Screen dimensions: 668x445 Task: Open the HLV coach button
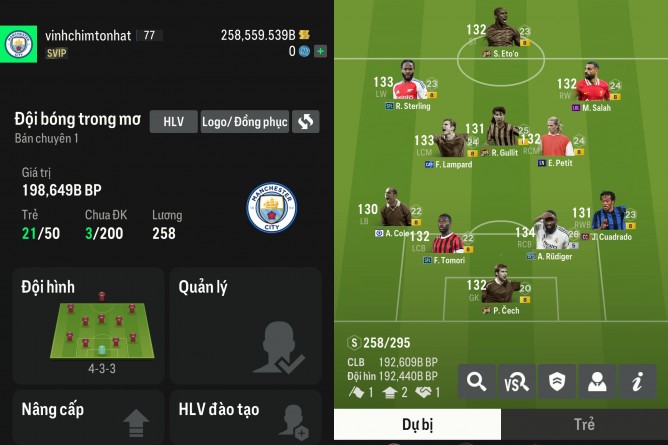(173, 122)
